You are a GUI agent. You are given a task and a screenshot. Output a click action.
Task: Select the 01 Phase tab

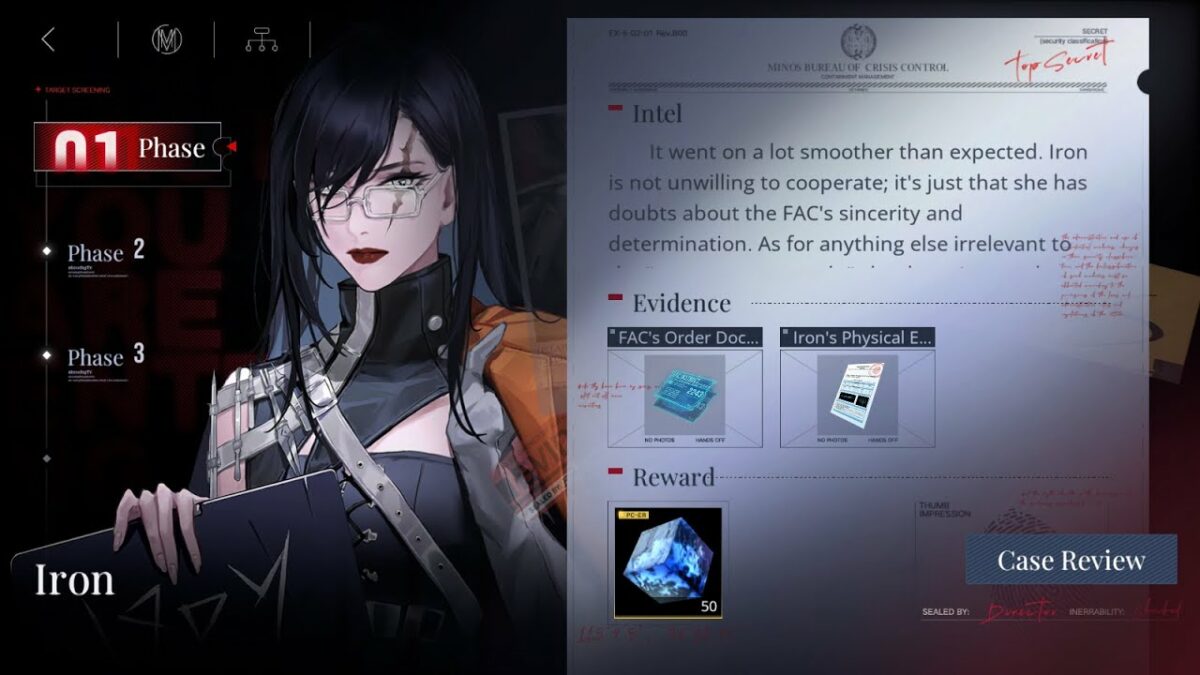click(x=128, y=148)
